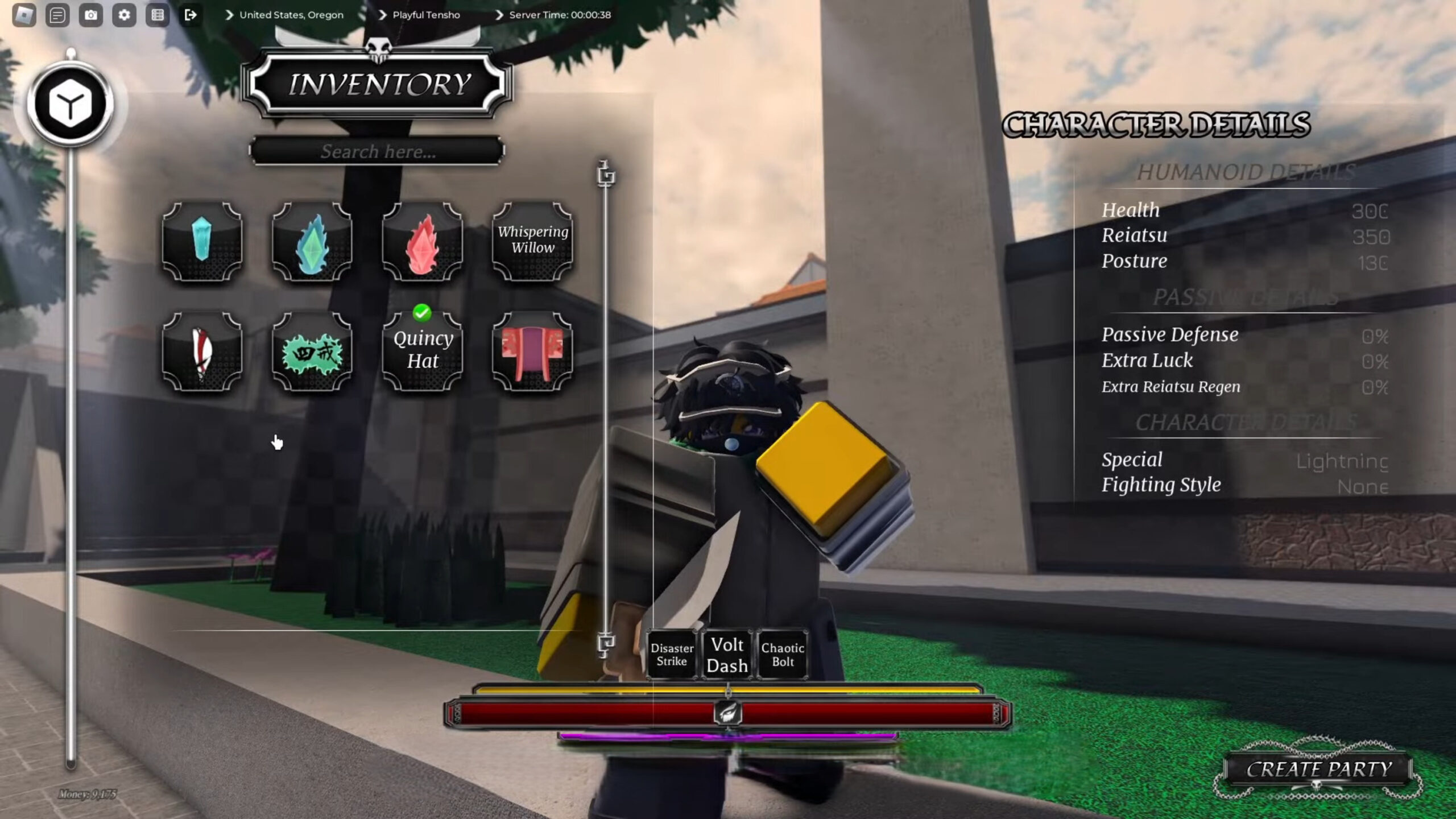Open the chat toolbar button
This screenshot has width=1456, height=819.
(x=57, y=15)
